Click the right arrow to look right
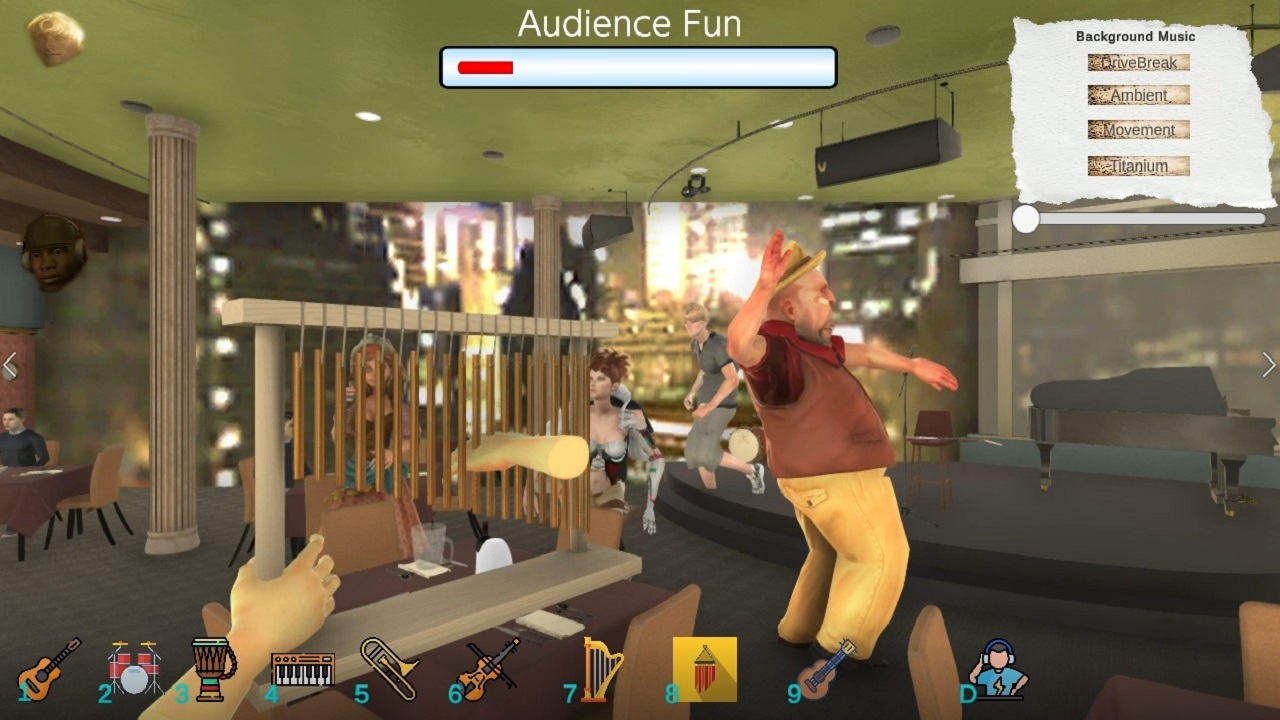The width and height of the screenshot is (1280, 720). click(x=1271, y=363)
